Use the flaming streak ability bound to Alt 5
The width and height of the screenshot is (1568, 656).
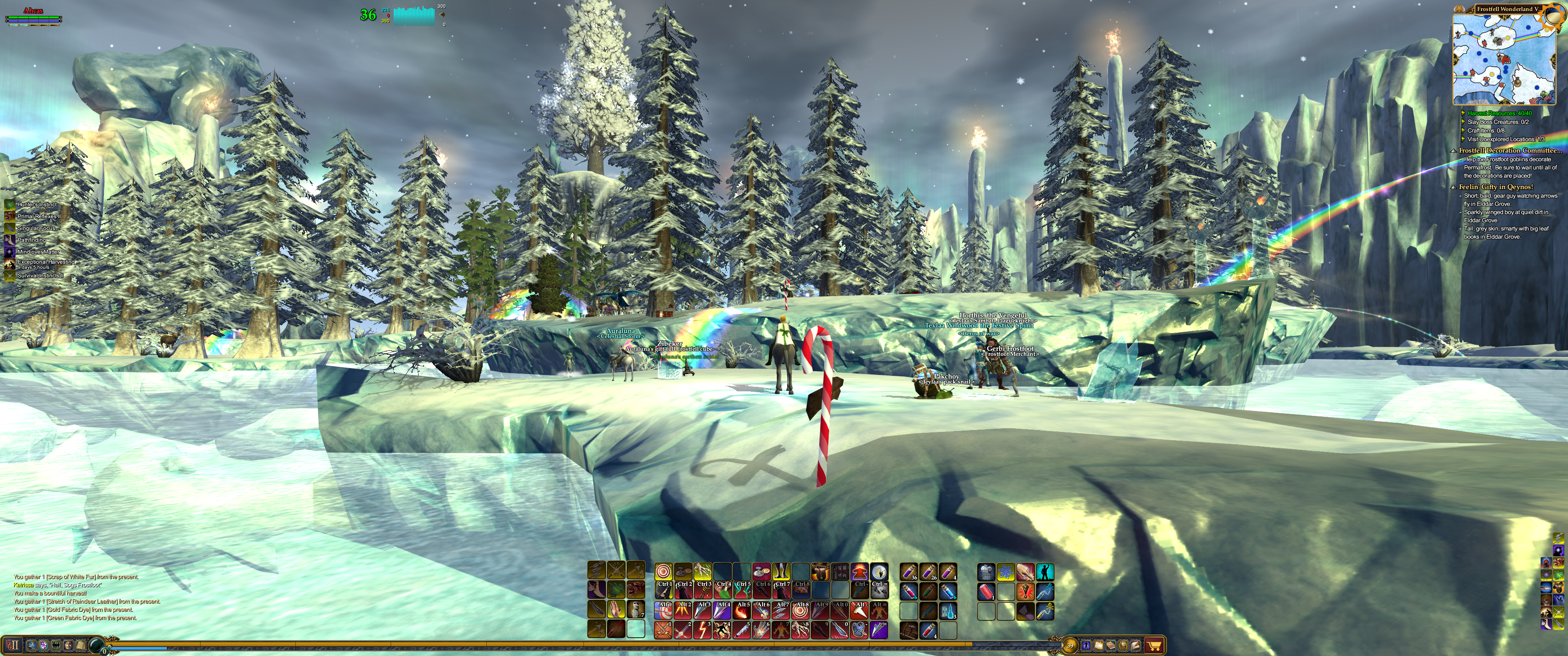[742, 610]
